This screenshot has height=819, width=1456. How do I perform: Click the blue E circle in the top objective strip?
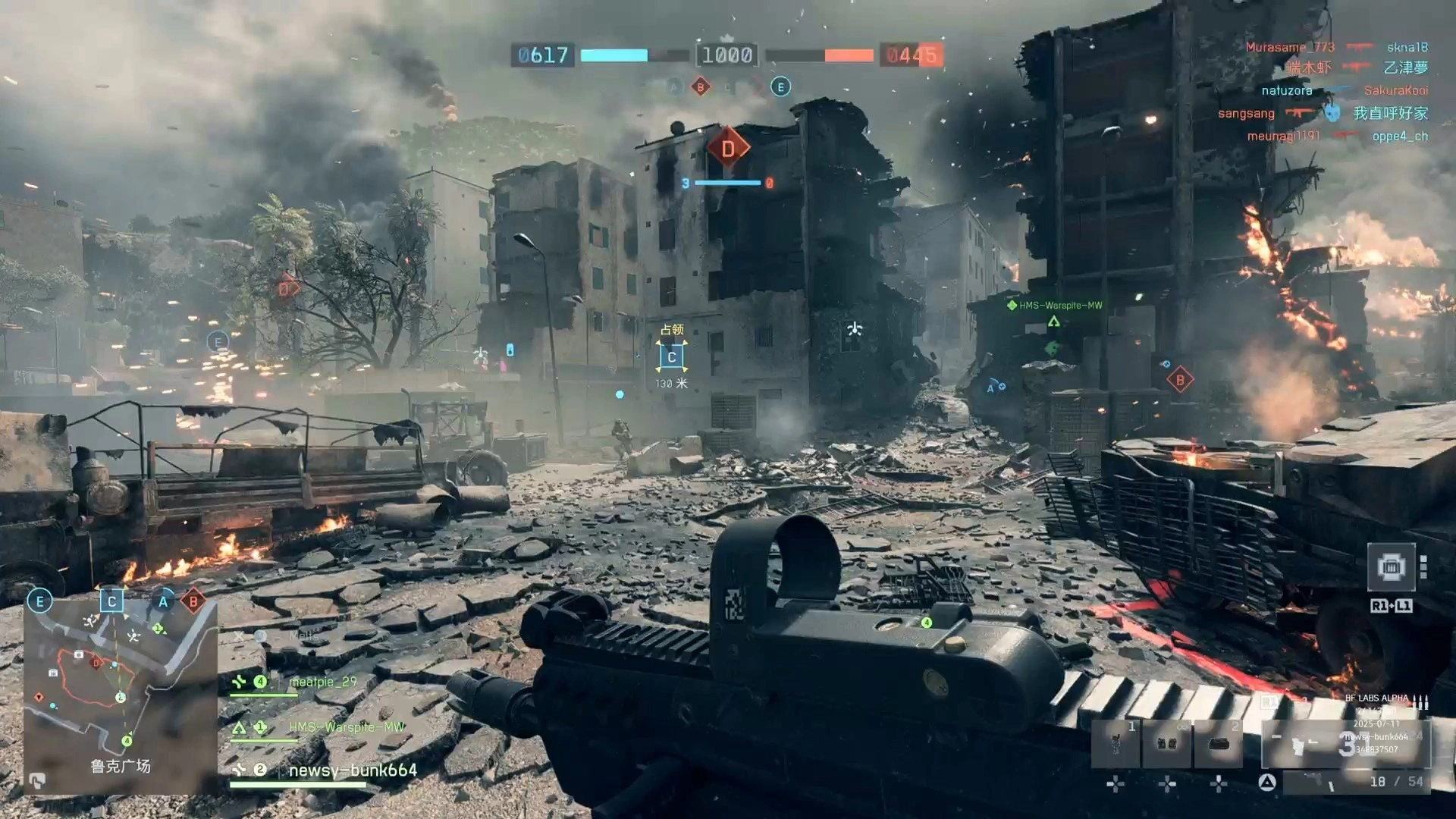(780, 87)
